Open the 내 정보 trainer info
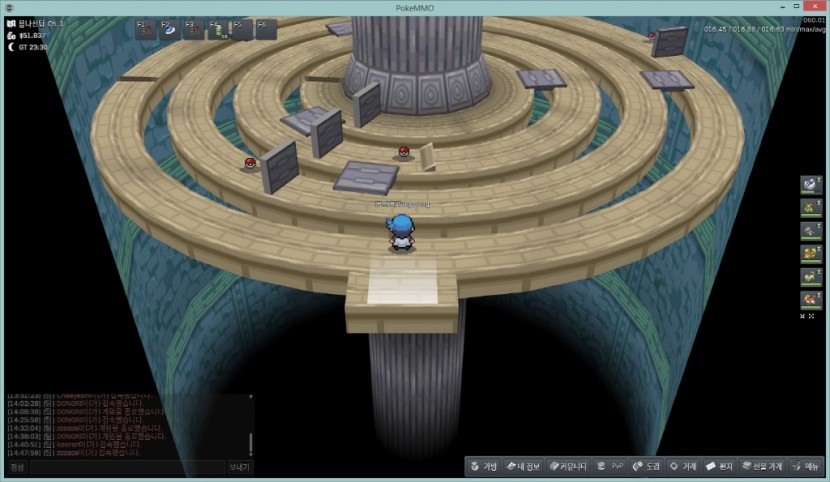 523,466
